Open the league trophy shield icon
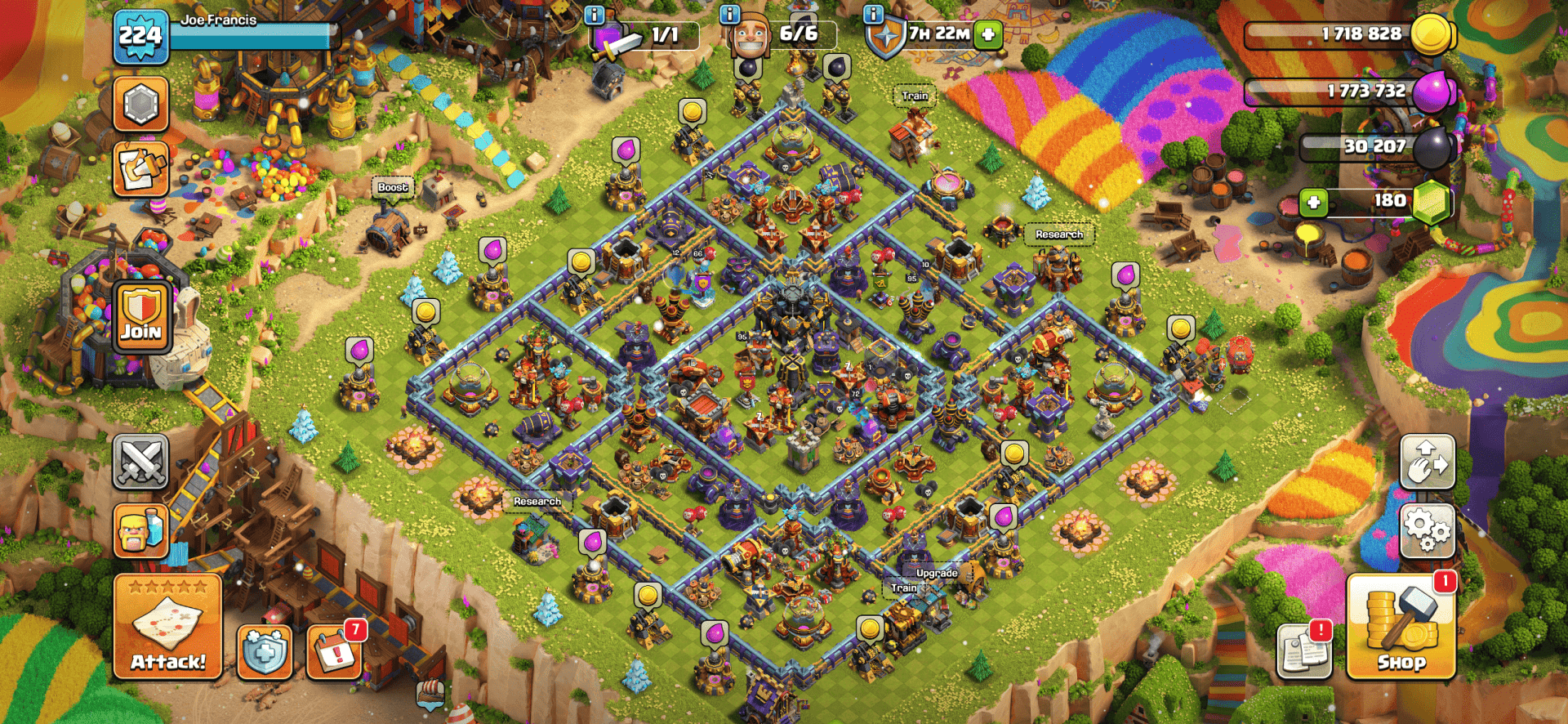The width and height of the screenshot is (1568, 724). (x=140, y=105)
